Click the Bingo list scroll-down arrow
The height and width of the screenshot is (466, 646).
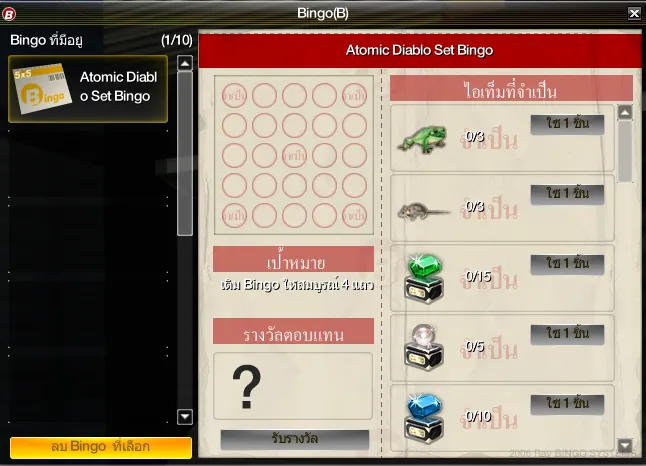pos(184,417)
